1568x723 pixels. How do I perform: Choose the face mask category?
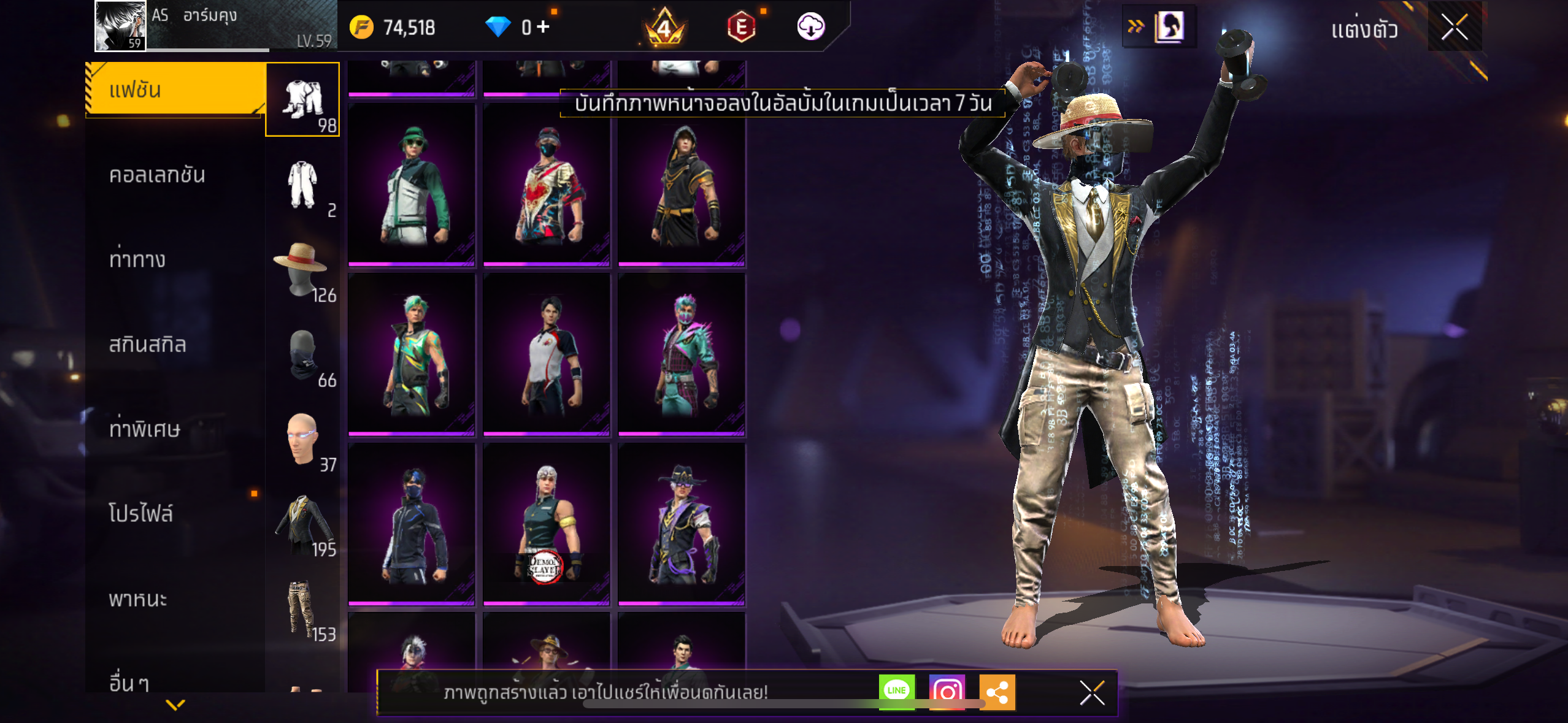302,353
